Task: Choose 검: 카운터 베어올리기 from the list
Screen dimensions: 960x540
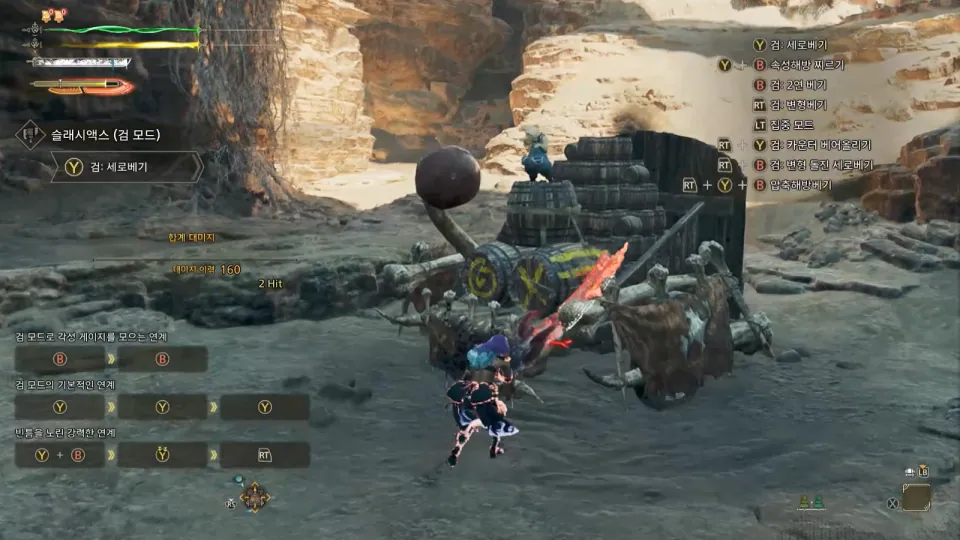Action: 820,145
